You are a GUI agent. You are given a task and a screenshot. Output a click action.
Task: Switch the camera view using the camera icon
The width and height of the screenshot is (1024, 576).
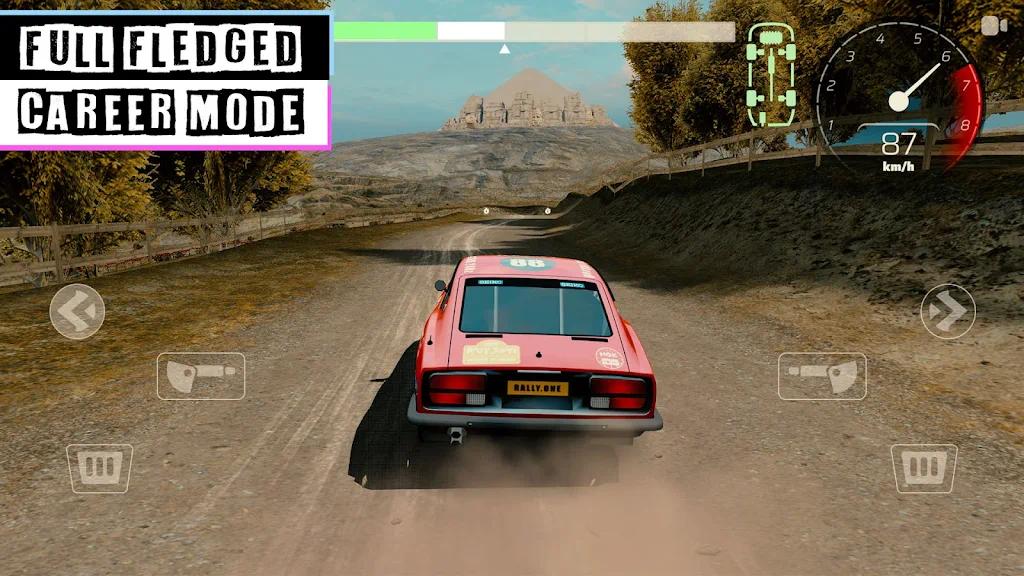pos(993,26)
